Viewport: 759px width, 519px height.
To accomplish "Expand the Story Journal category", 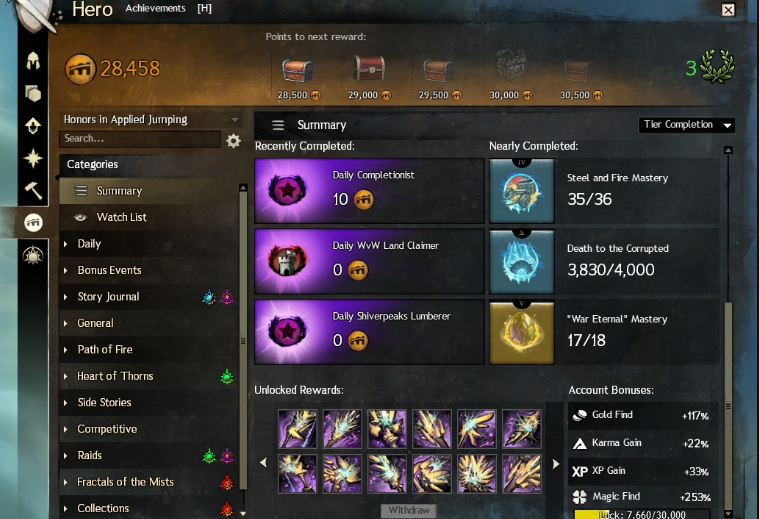I will pos(108,297).
